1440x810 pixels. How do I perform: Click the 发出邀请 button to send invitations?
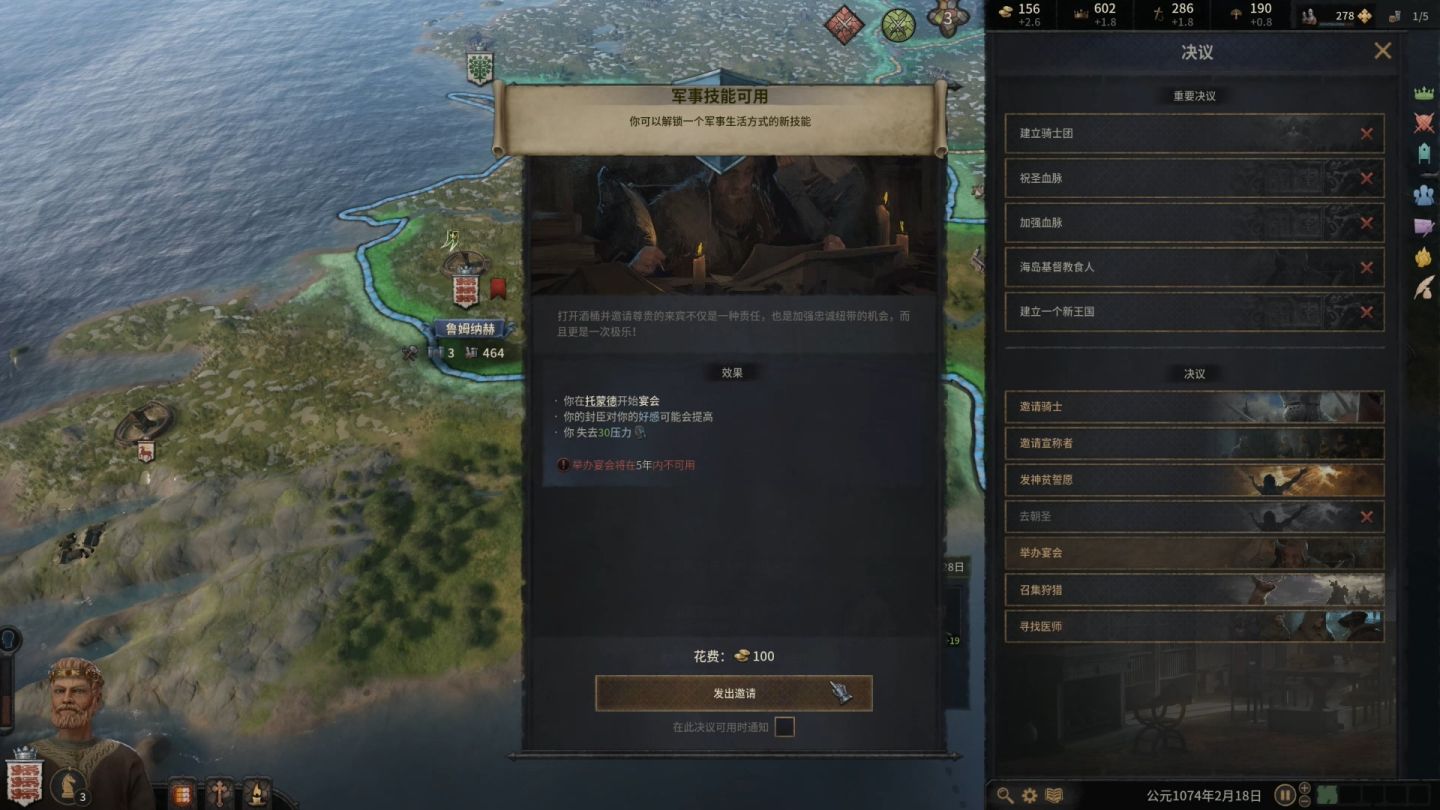[733, 692]
